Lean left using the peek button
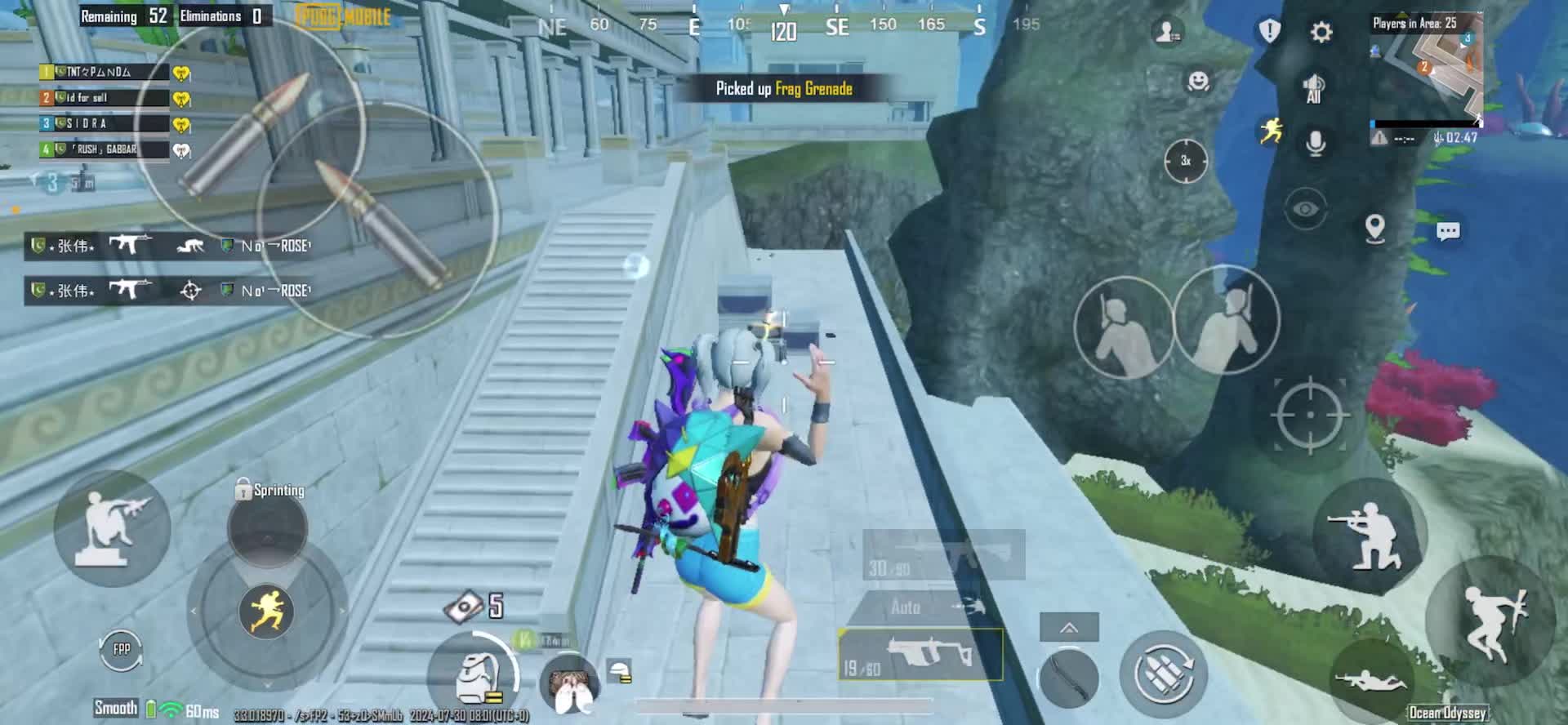The width and height of the screenshot is (1568, 725). [1123, 327]
